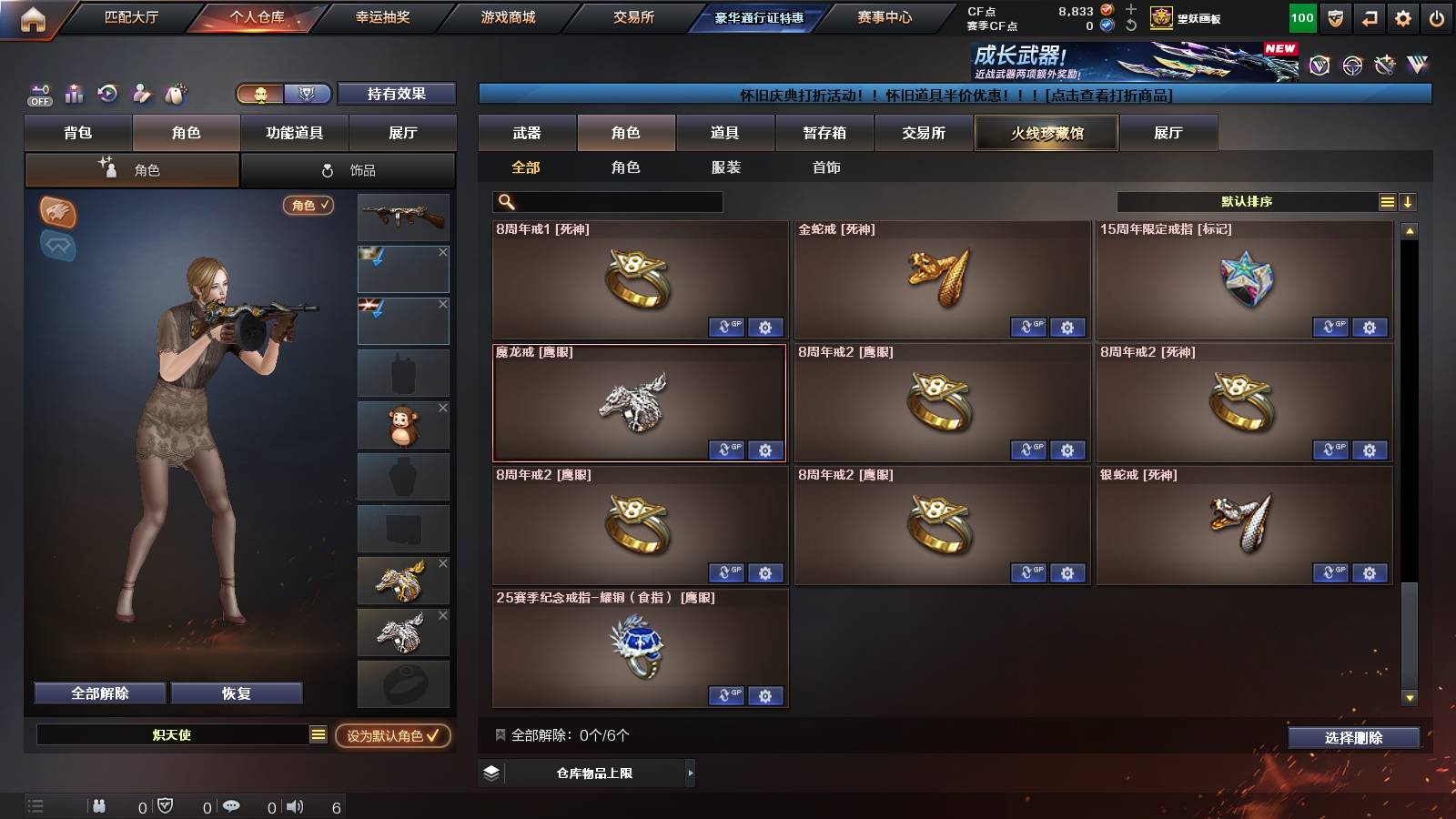Click the replay playback icon in the top-left toolbar
1456x819 pixels.
[107, 94]
